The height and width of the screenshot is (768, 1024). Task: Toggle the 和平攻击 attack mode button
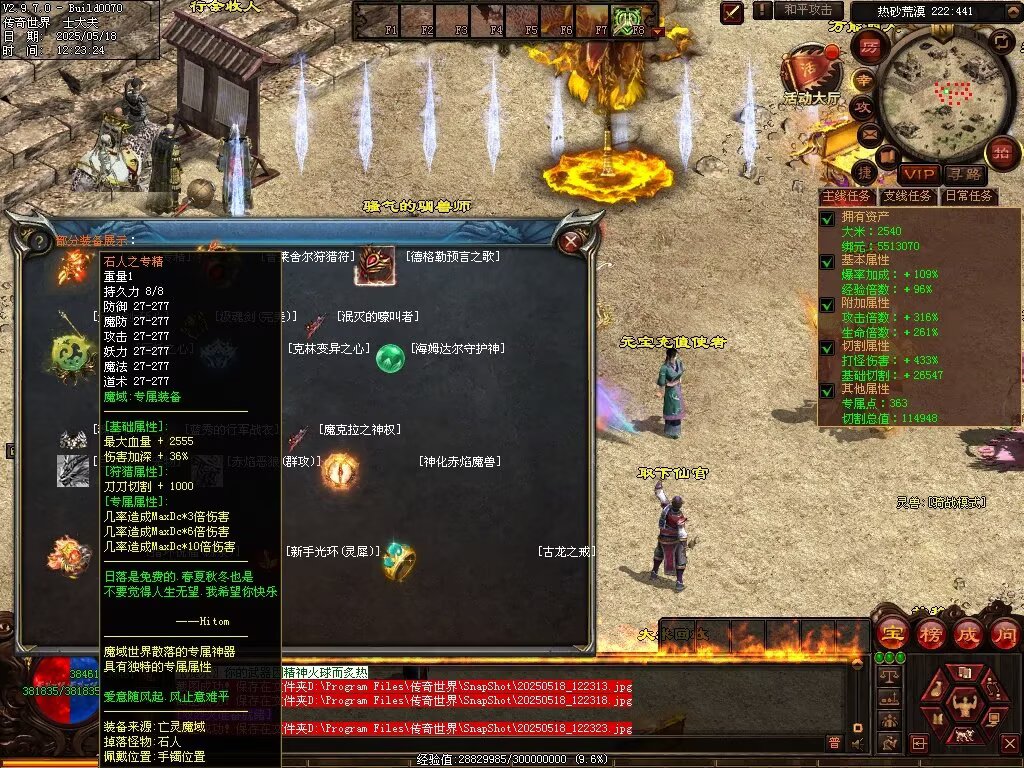coord(808,10)
